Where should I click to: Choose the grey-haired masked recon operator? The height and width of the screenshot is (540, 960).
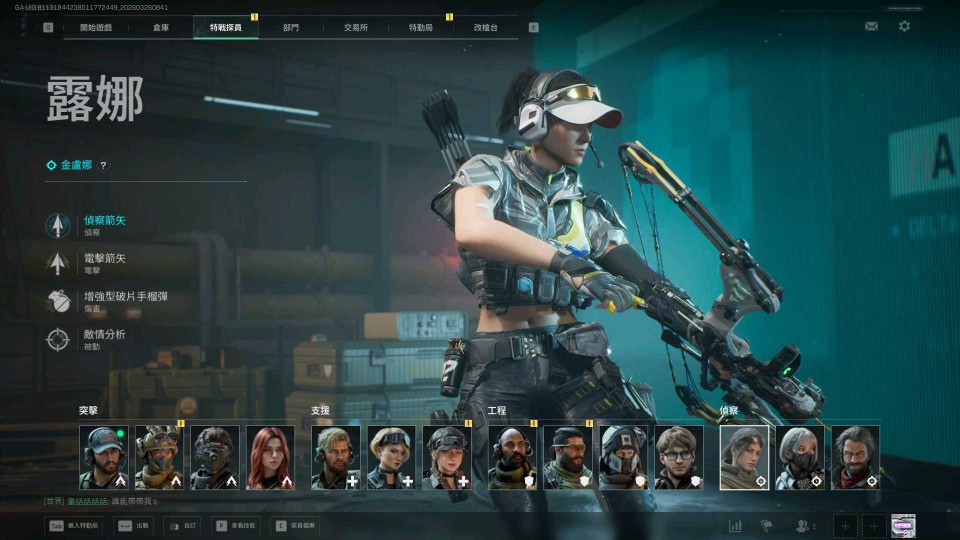point(800,457)
